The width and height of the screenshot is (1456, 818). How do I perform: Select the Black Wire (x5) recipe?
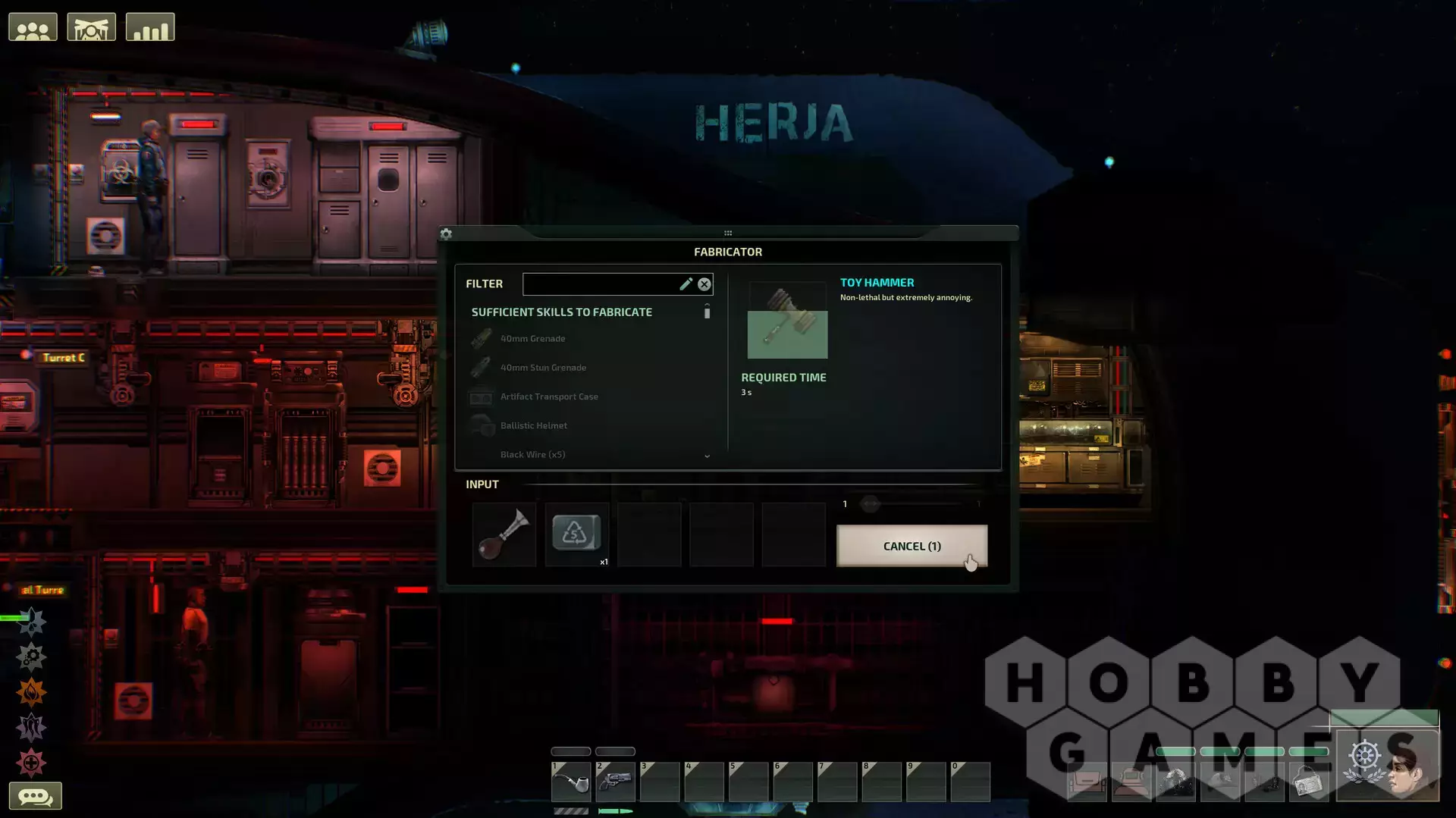tap(532, 454)
